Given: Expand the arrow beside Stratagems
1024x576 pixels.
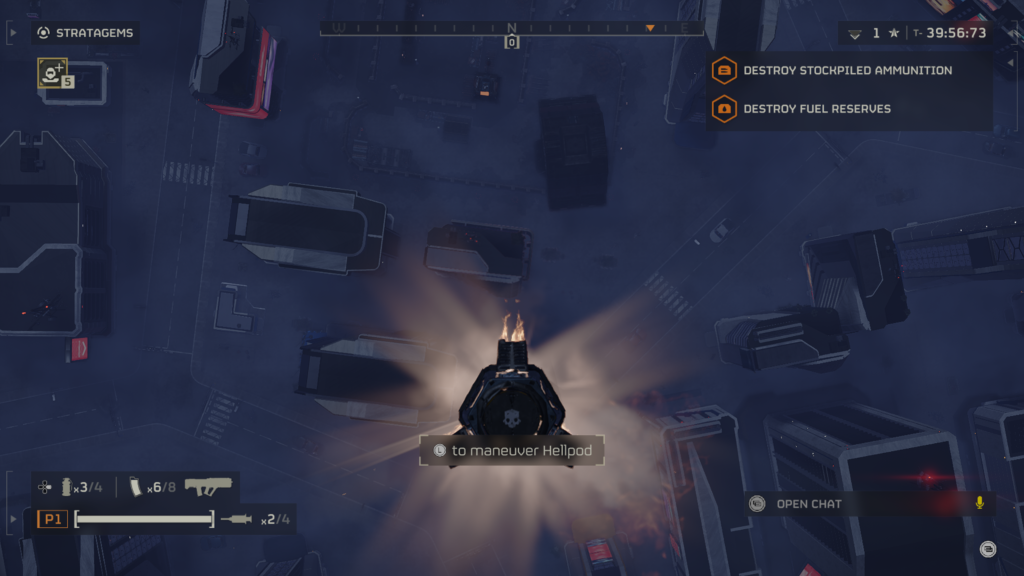Looking at the screenshot, I should [12, 33].
